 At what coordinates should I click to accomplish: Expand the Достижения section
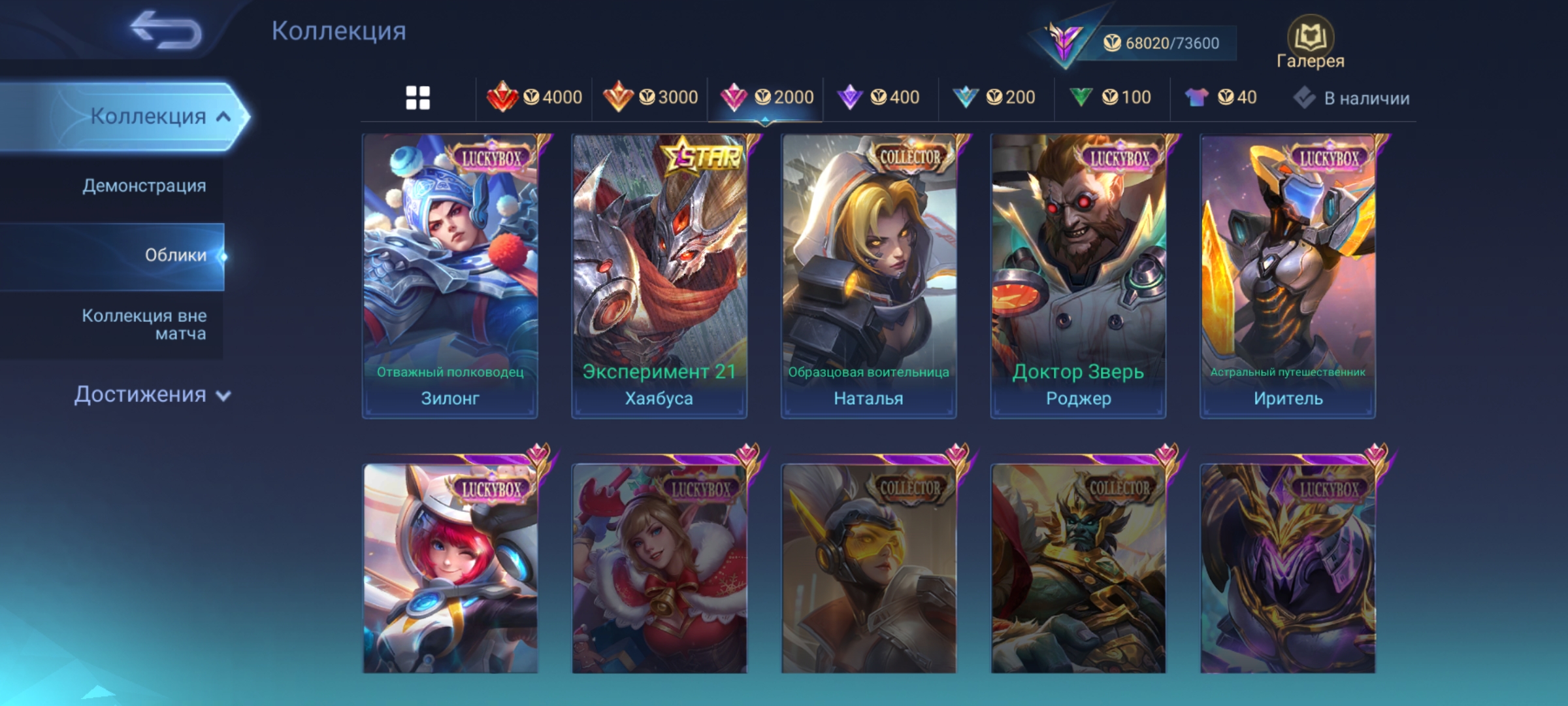click(152, 395)
